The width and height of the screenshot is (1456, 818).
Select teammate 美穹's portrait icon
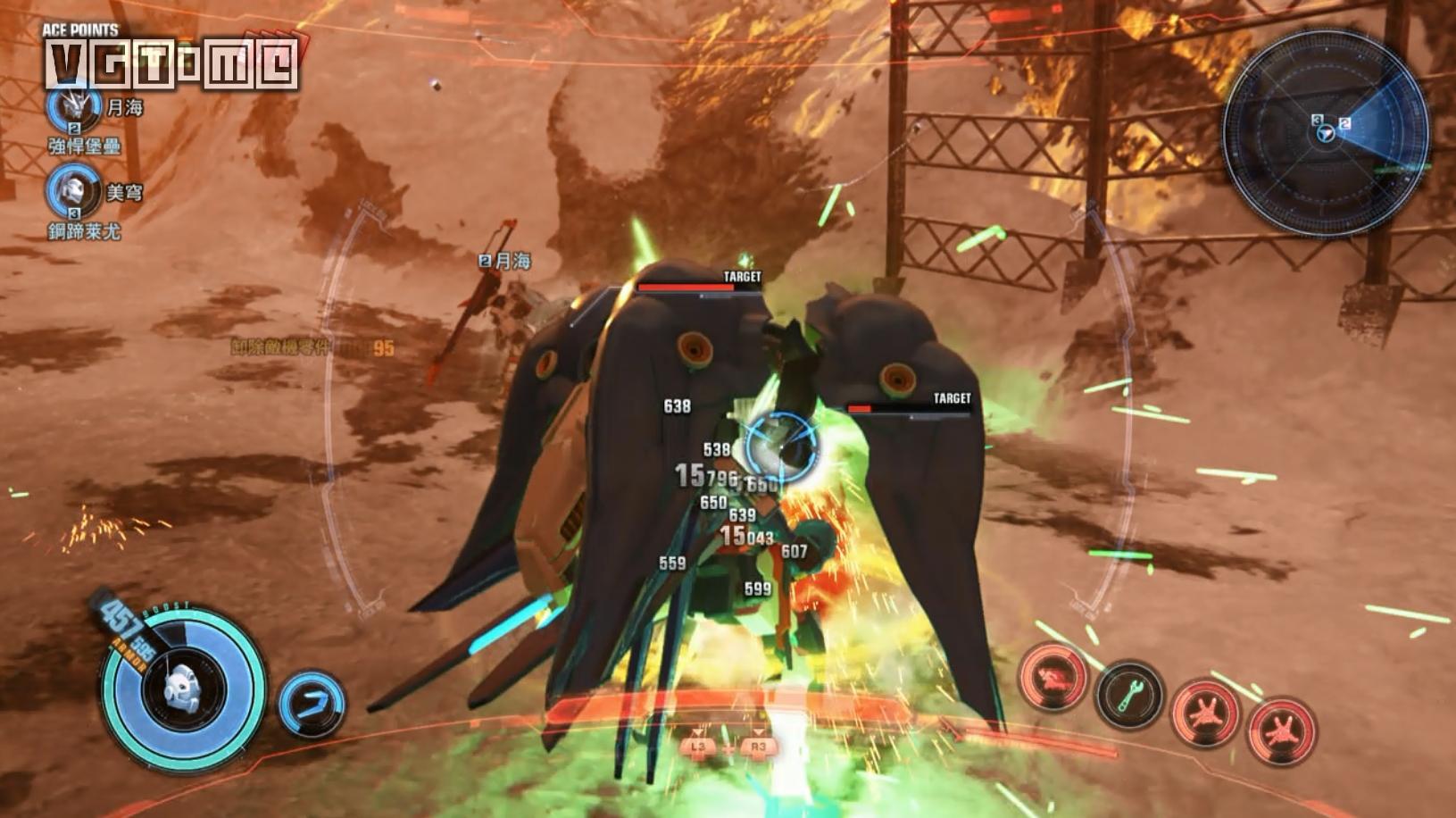coord(75,189)
